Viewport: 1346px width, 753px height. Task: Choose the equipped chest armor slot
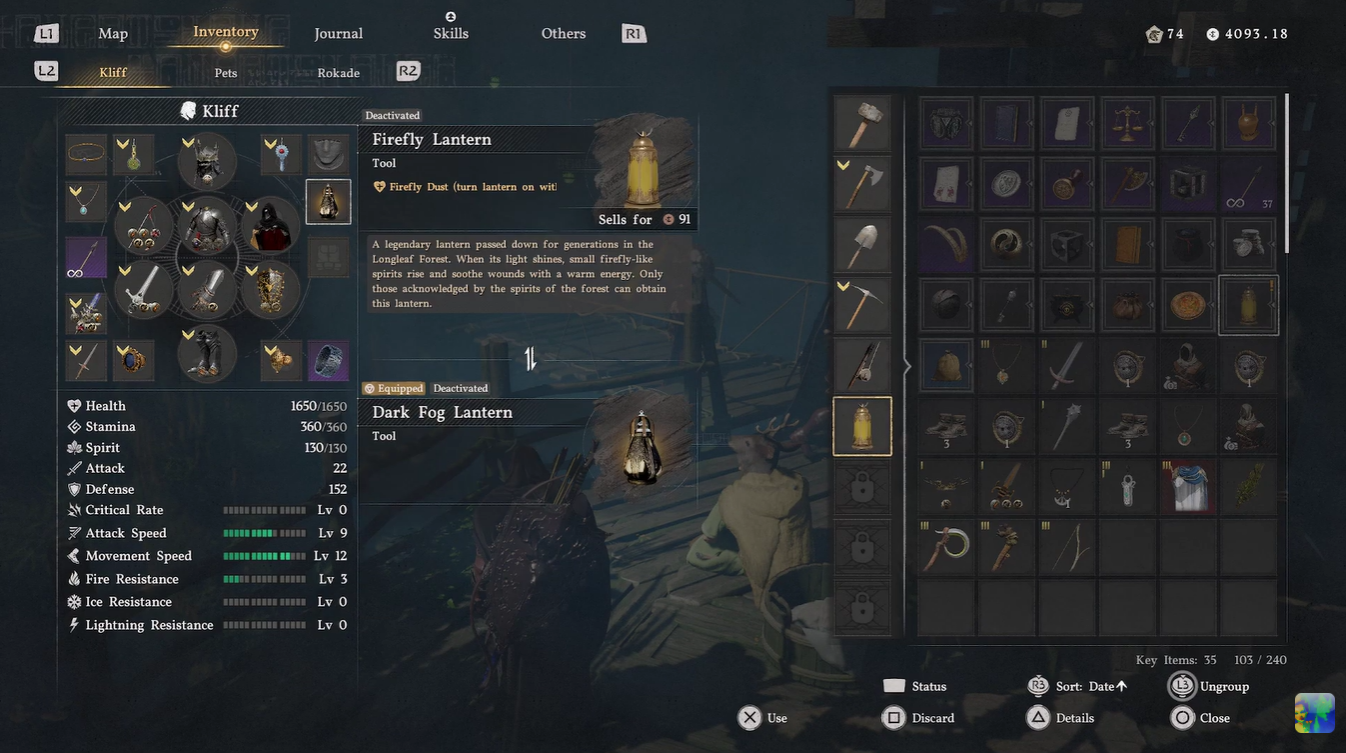pyautogui.click(x=207, y=226)
